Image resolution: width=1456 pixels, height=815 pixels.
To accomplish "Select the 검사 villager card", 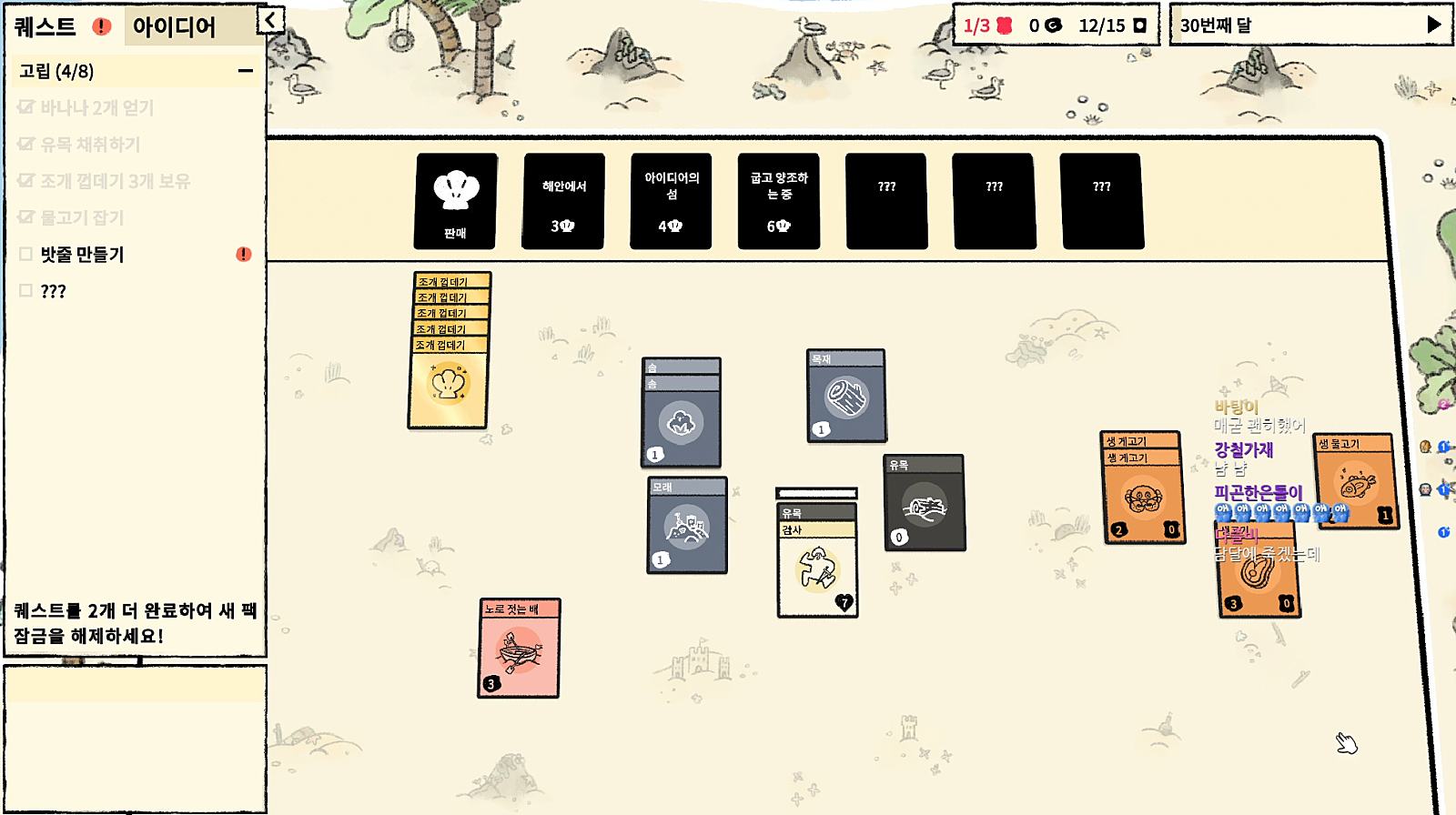I will pos(817,568).
